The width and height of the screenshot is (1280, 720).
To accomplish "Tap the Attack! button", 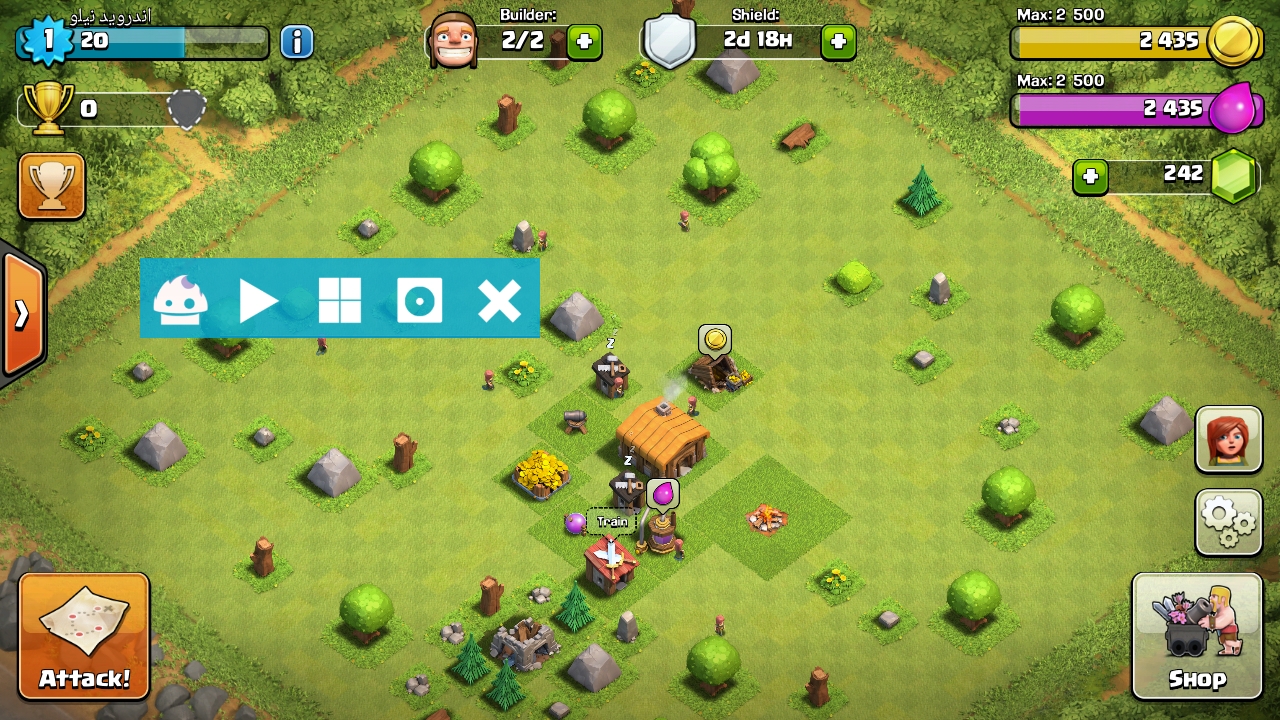I will [x=84, y=636].
